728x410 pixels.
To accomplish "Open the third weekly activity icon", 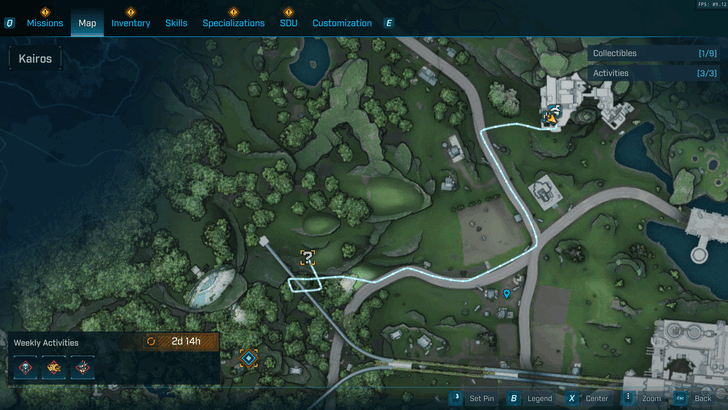I will point(81,367).
